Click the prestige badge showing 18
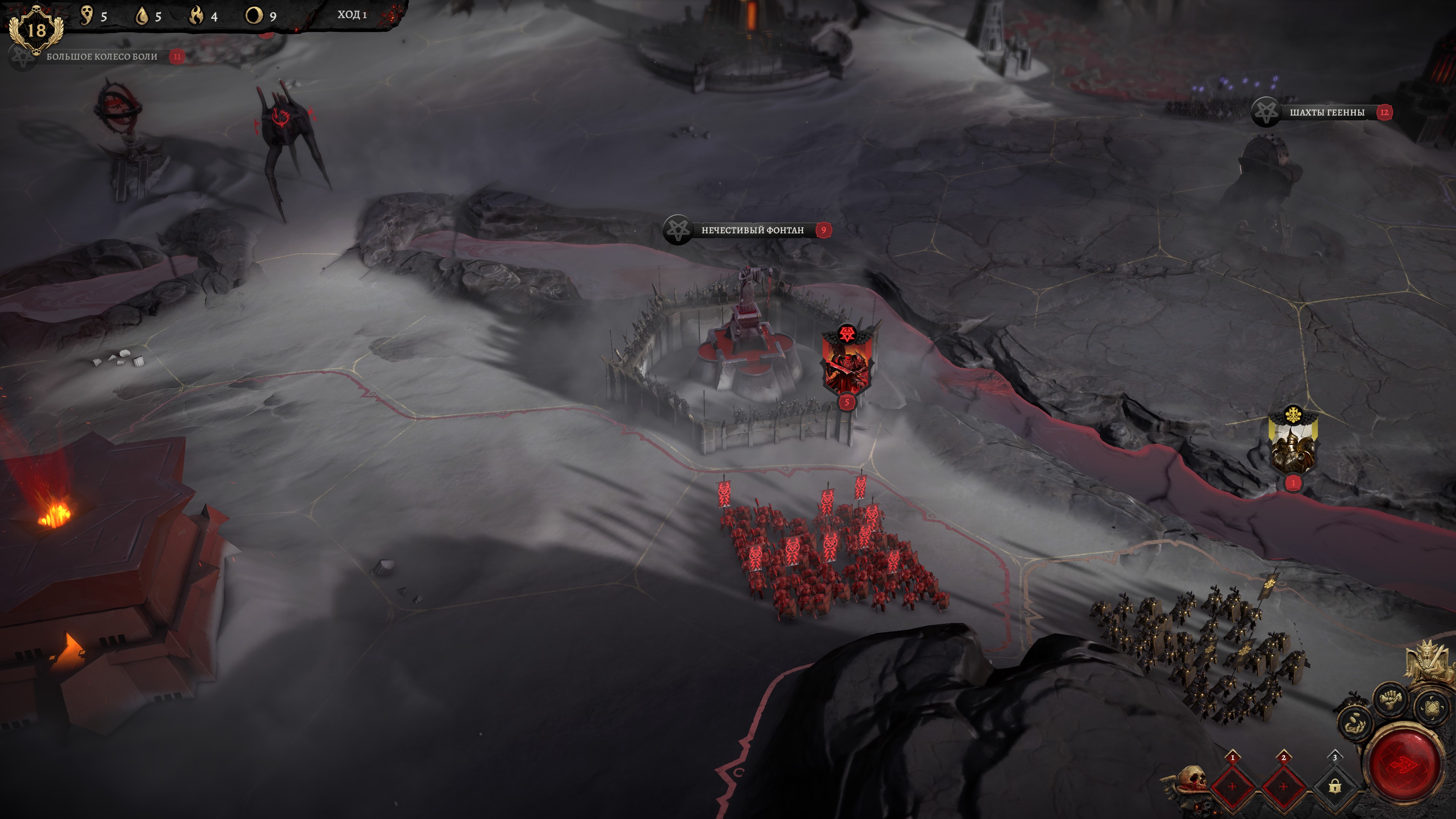Screen dimensions: 1456x819 [x=36, y=30]
